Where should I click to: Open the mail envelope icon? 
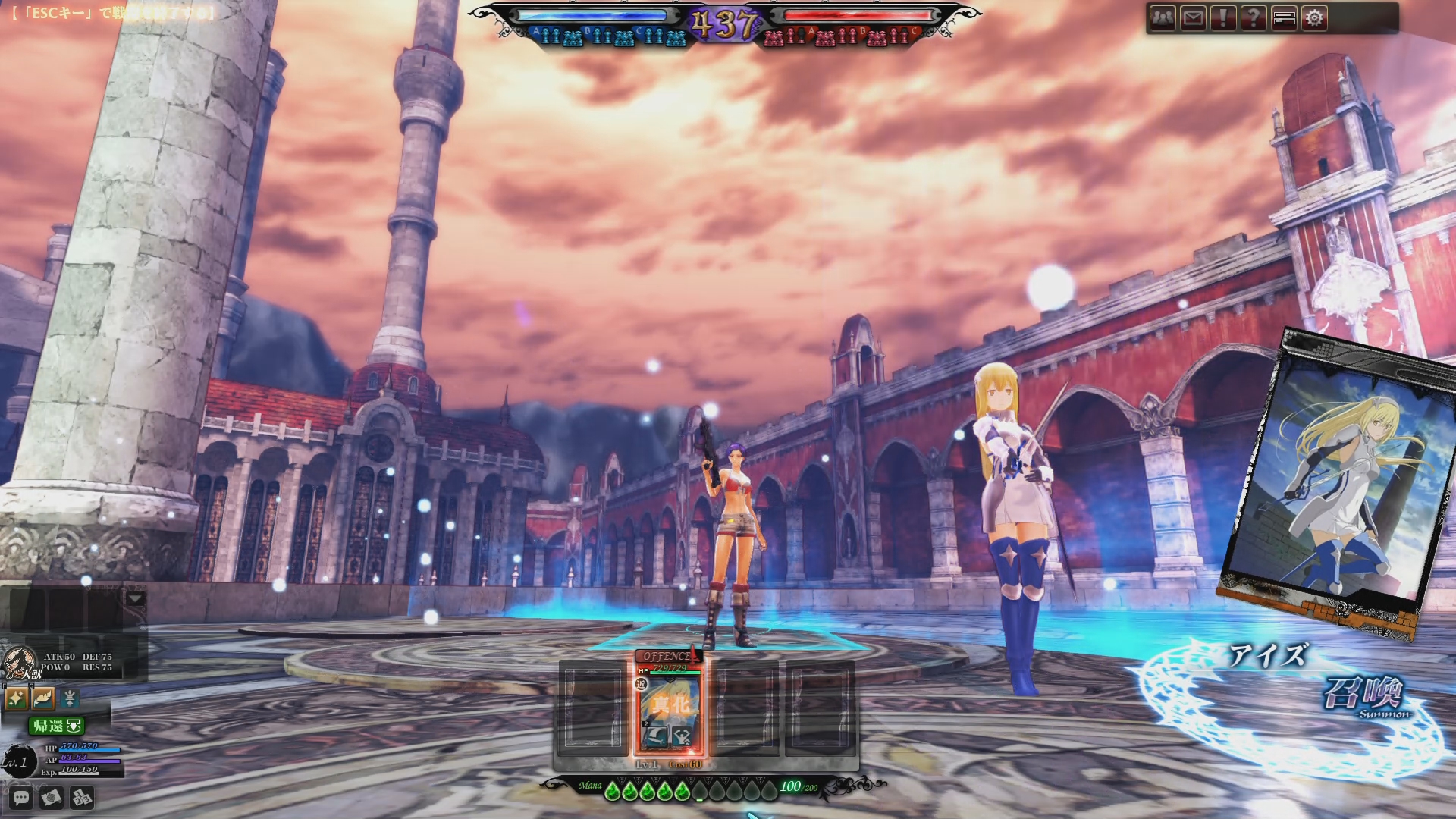1193,18
